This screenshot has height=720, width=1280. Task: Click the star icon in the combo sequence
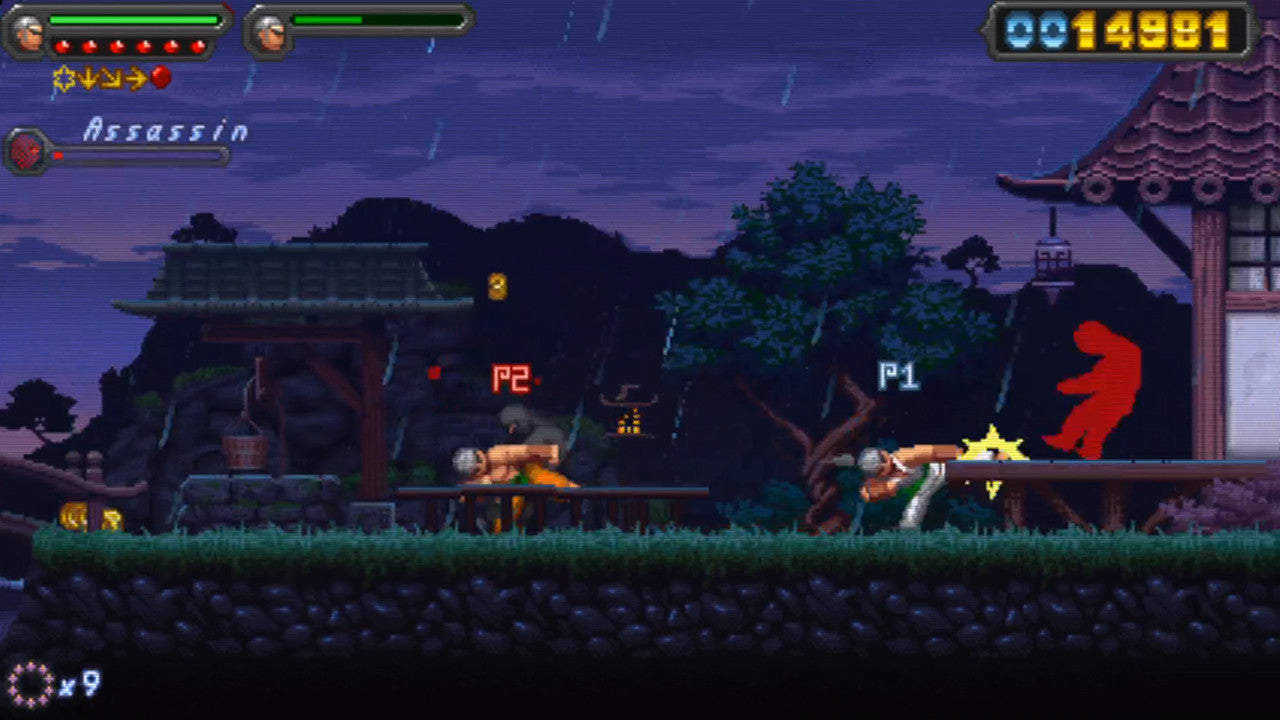(63, 78)
